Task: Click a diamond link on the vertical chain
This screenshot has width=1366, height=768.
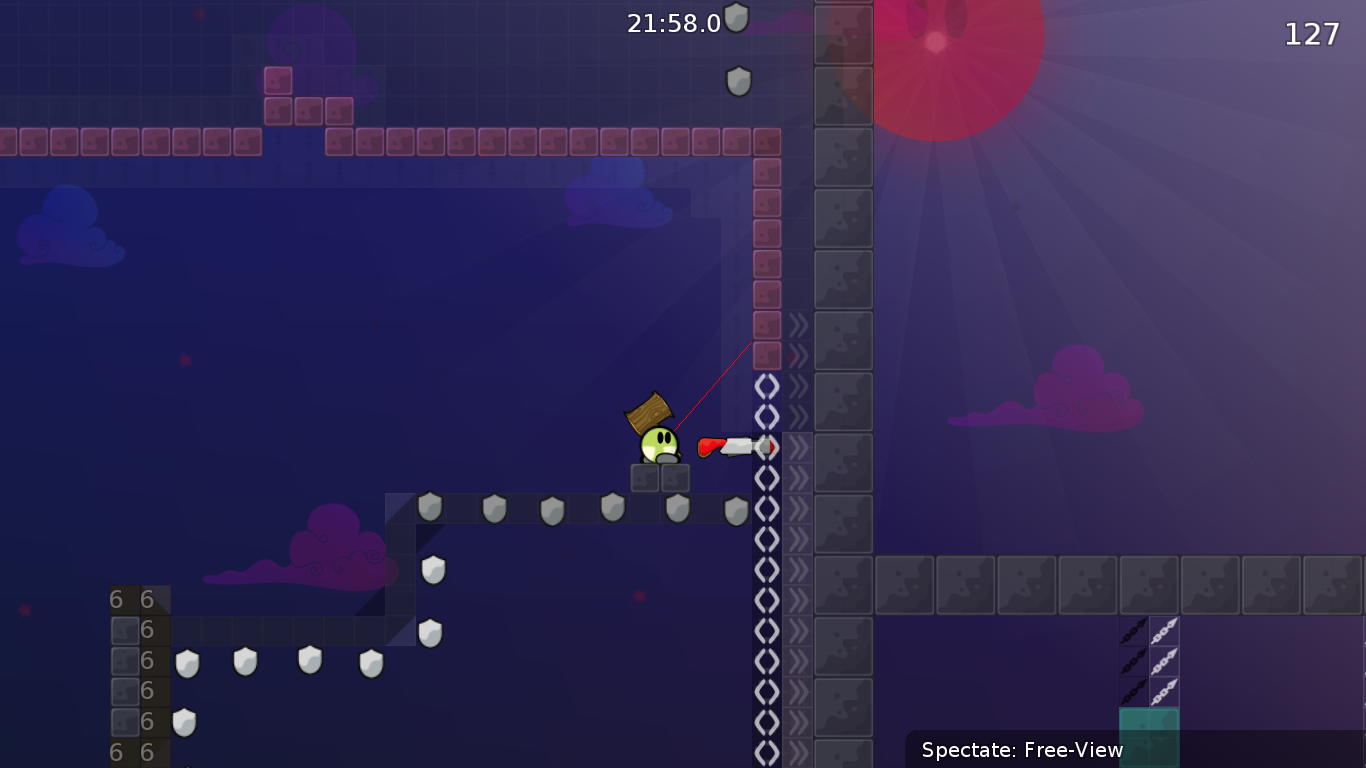Action: [766, 509]
